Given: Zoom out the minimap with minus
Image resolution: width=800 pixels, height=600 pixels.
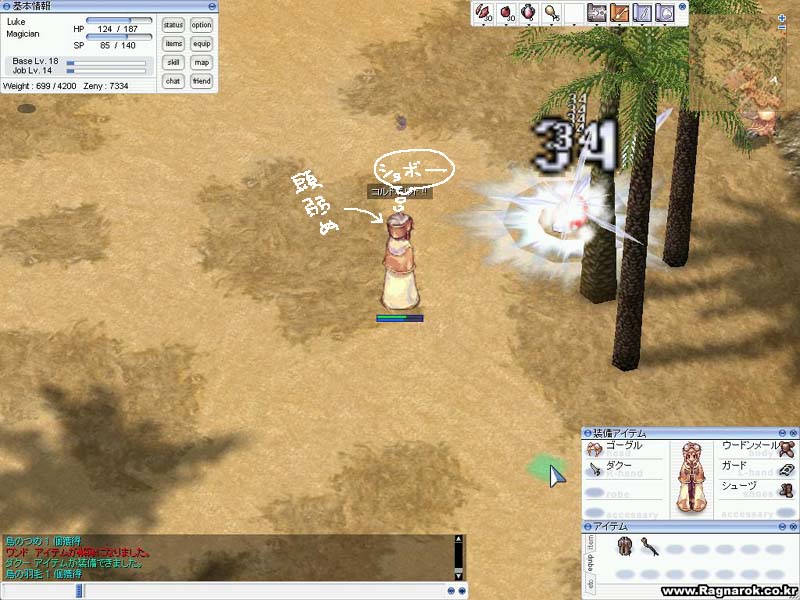Looking at the screenshot, I should point(782,29).
